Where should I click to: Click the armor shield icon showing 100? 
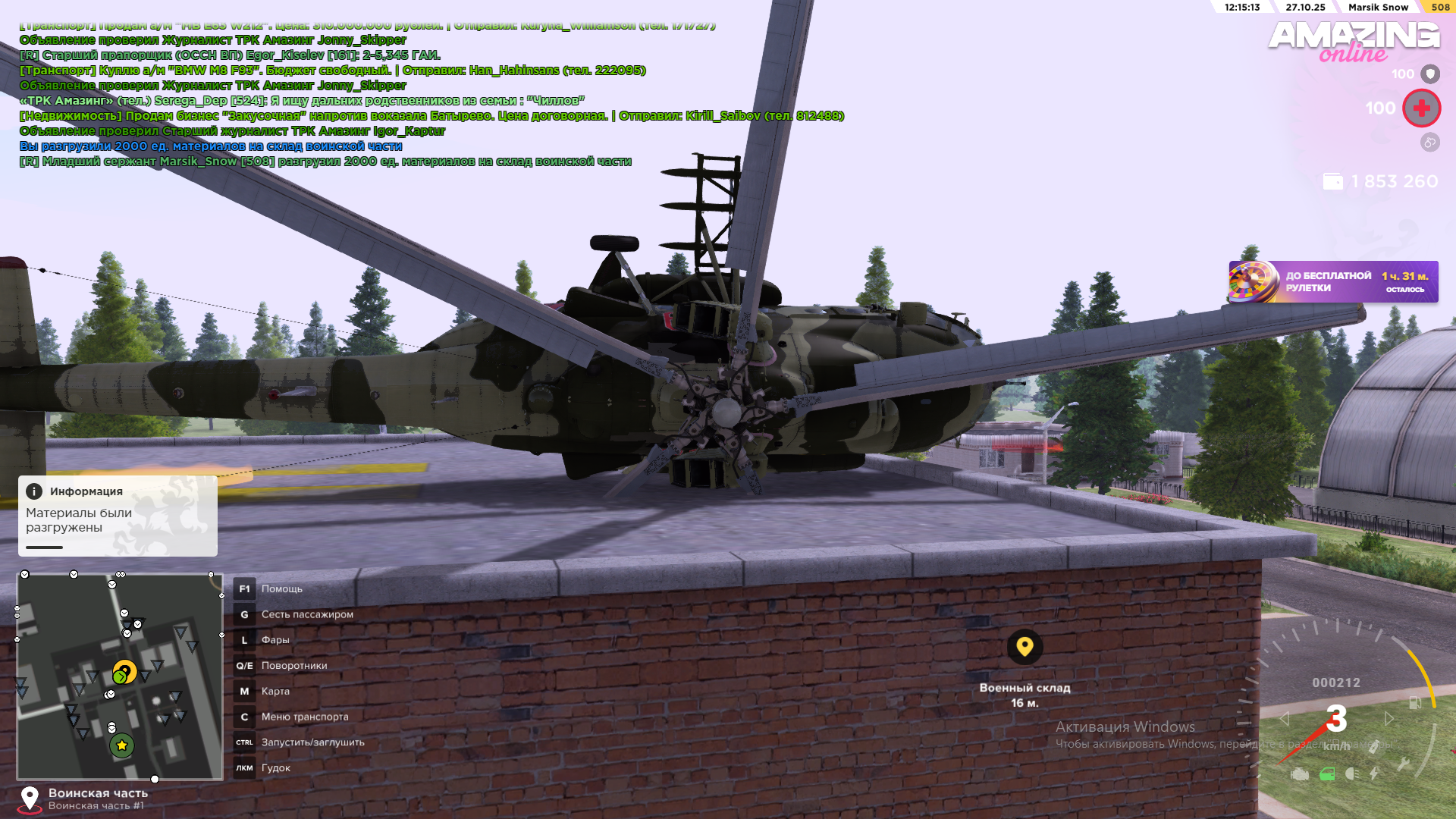coord(1430,74)
